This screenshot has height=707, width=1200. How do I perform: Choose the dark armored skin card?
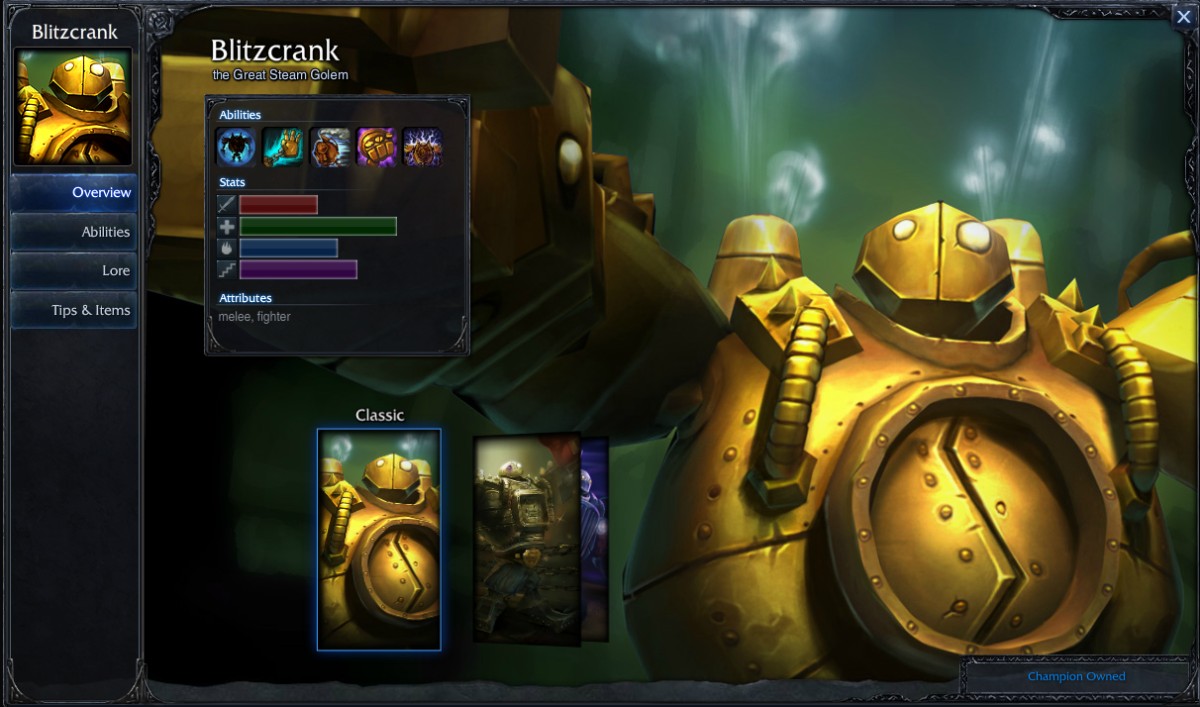pyautogui.click(x=526, y=538)
